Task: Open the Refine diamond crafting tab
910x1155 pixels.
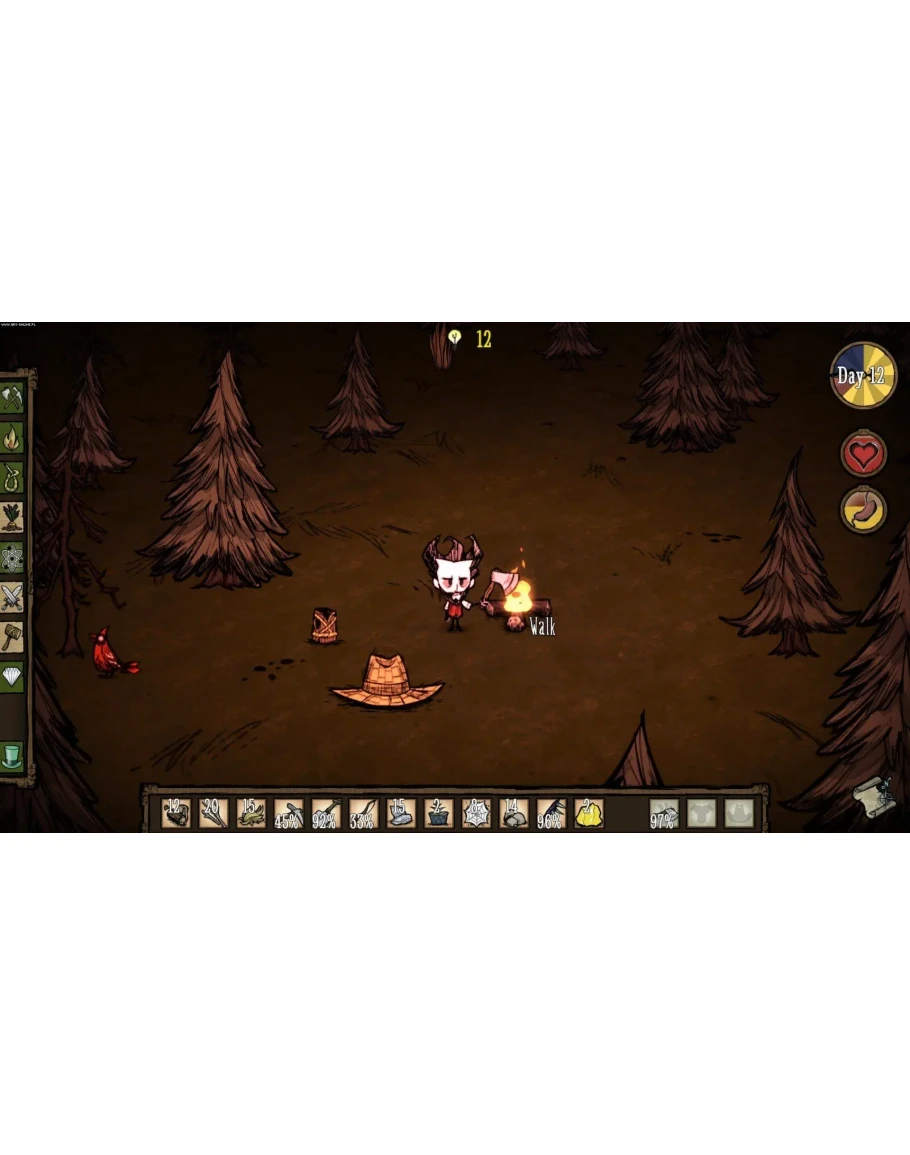Action: [12, 677]
